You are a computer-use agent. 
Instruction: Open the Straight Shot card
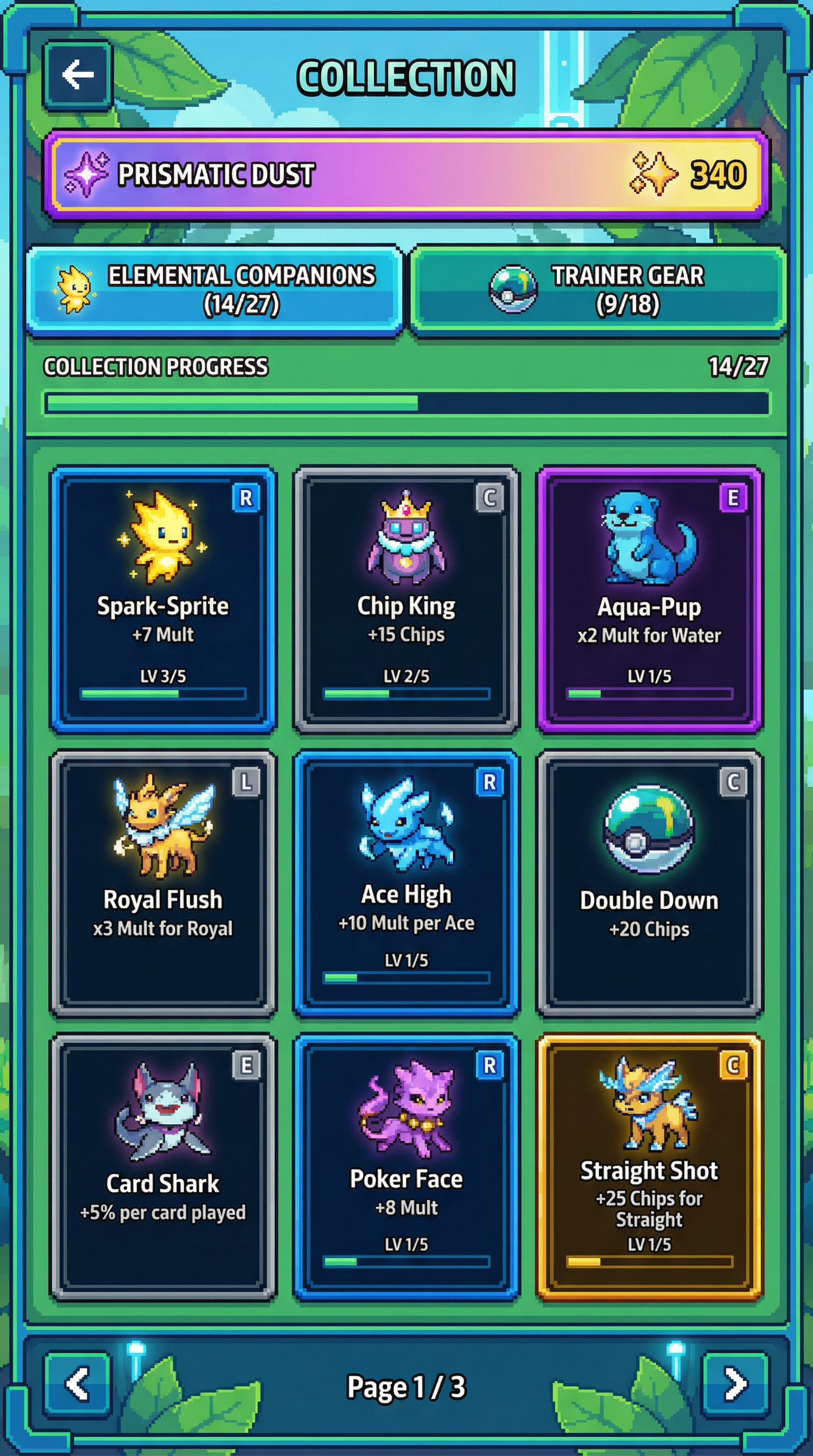(x=649, y=1166)
